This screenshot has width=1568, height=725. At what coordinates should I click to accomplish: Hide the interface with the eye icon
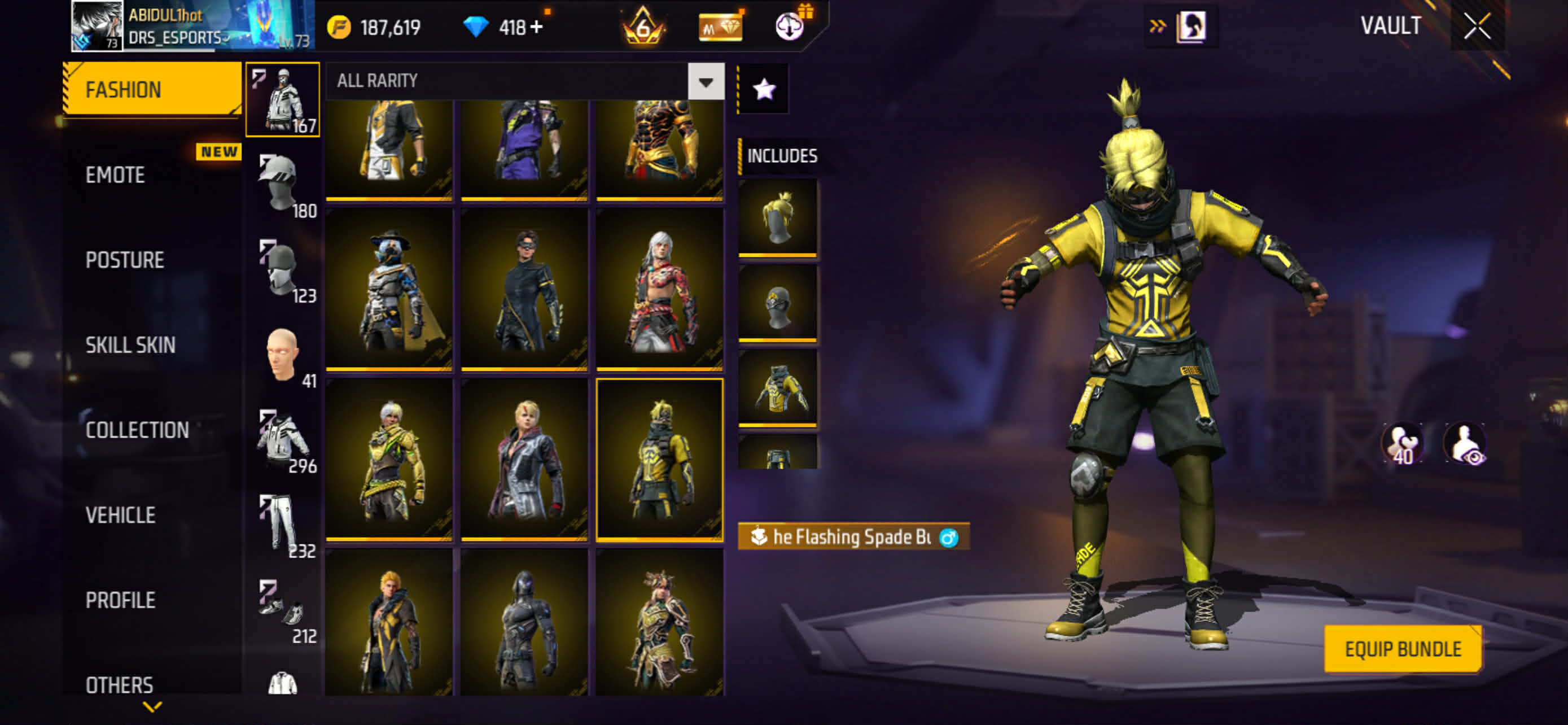click(x=1466, y=444)
